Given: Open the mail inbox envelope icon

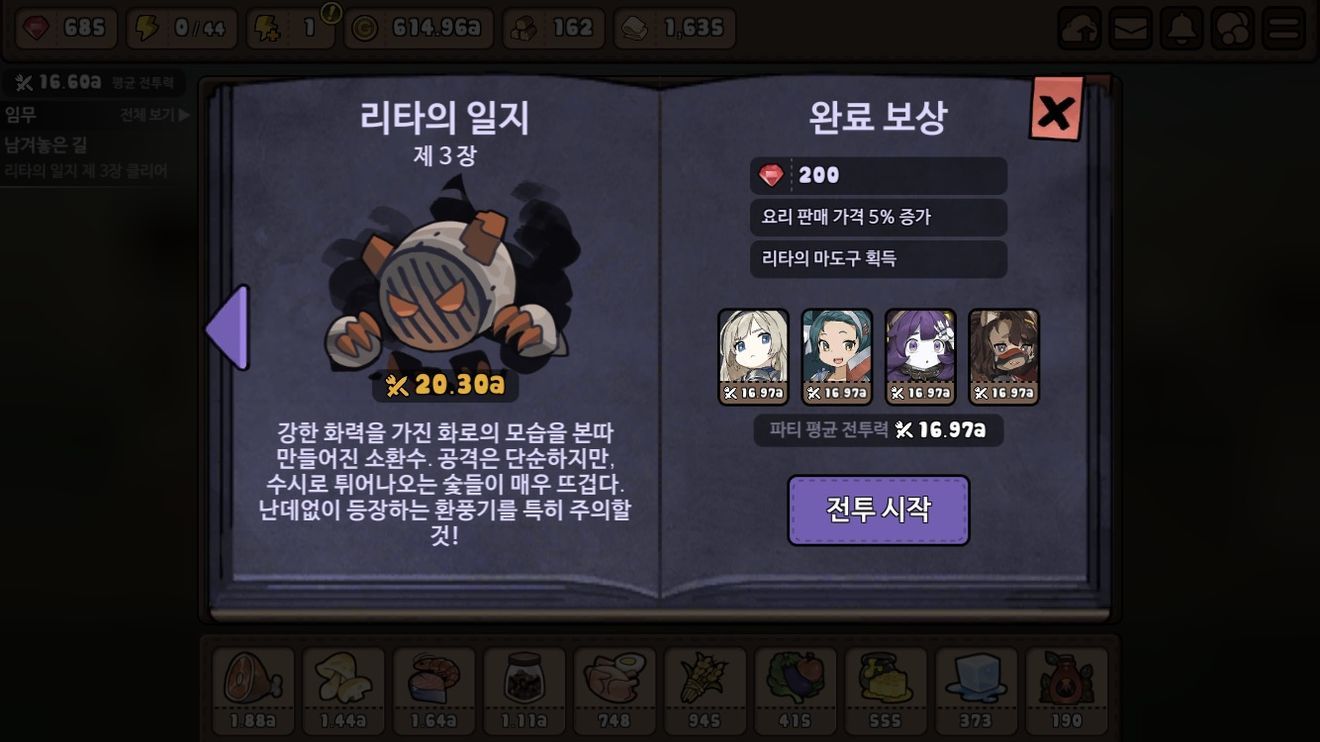Looking at the screenshot, I should pos(1129,30).
